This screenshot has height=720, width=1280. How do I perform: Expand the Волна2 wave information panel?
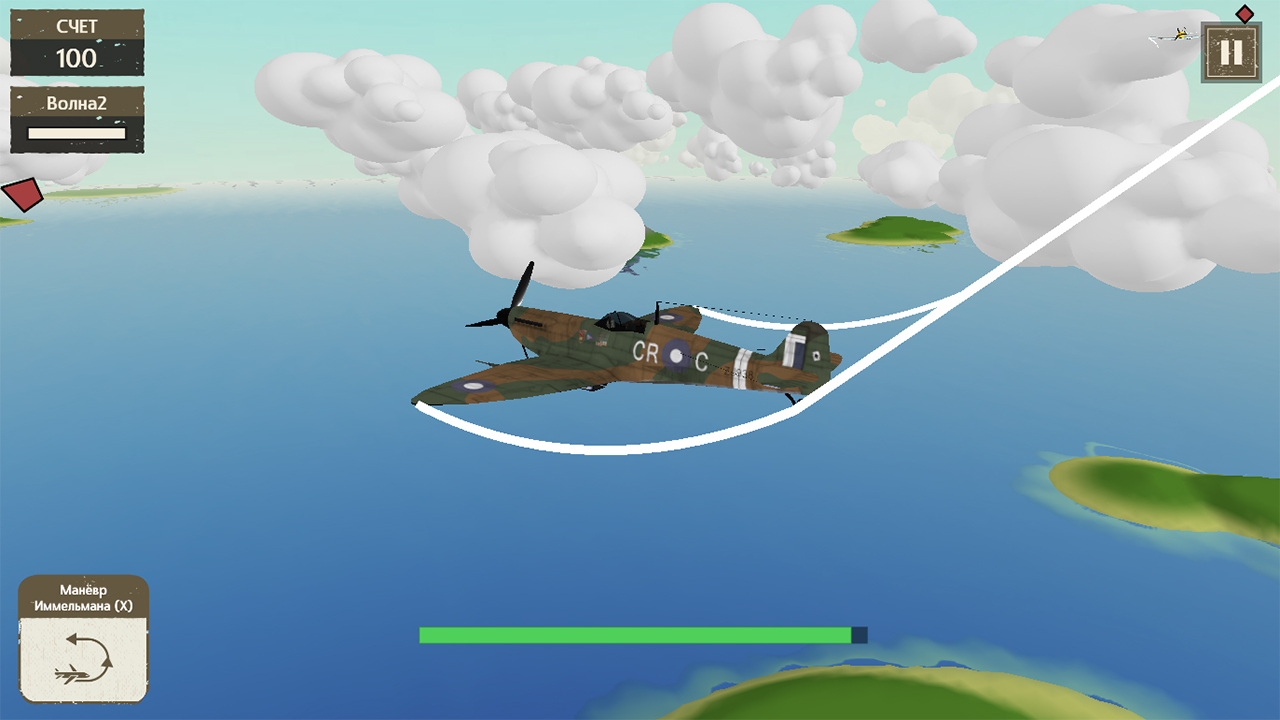click(x=76, y=118)
